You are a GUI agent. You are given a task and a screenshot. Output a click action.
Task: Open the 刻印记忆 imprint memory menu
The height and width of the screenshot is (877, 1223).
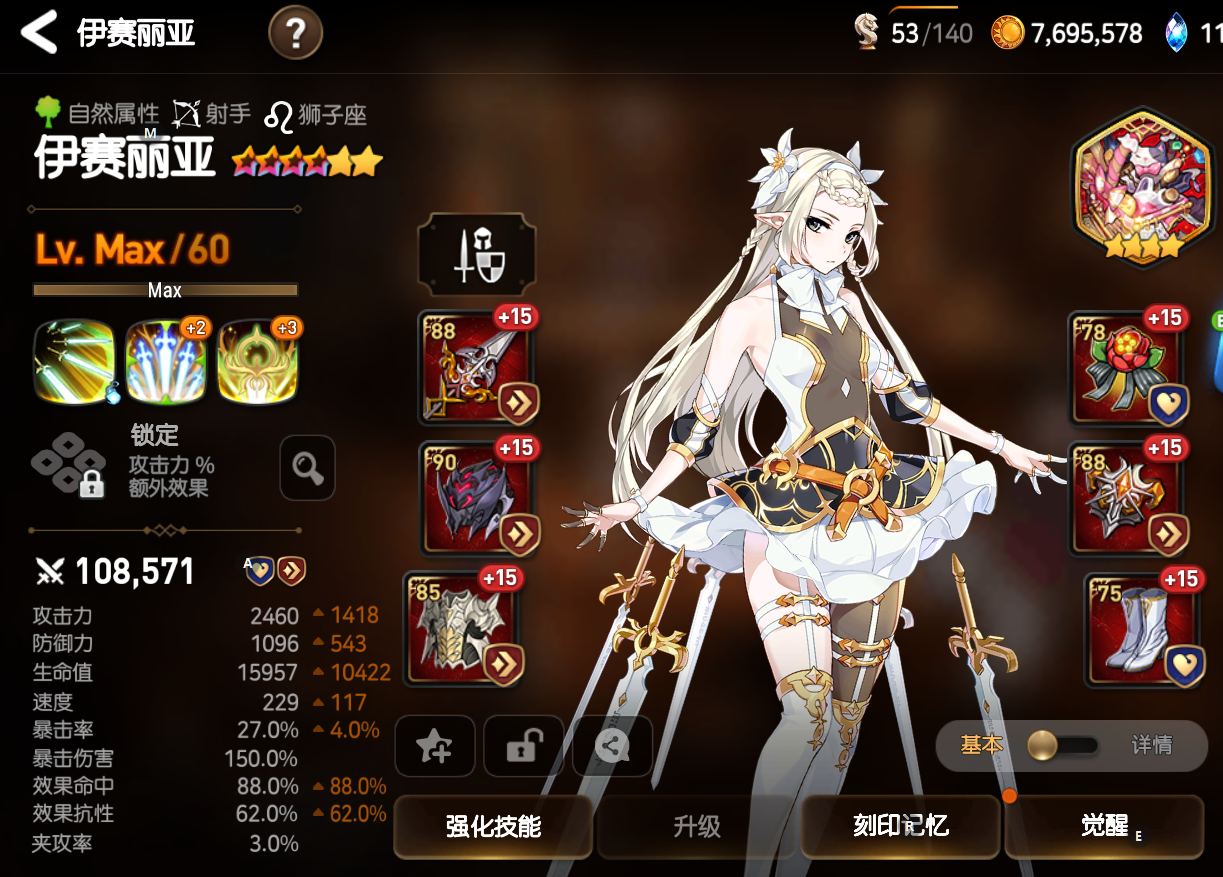pyautogui.click(x=900, y=826)
